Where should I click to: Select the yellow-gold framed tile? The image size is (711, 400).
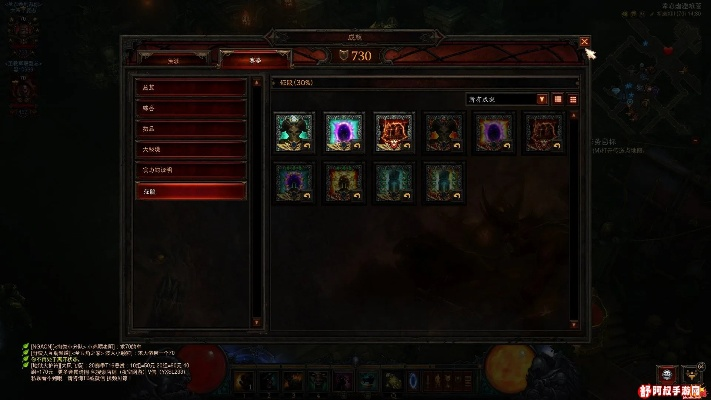(x=343, y=182)
